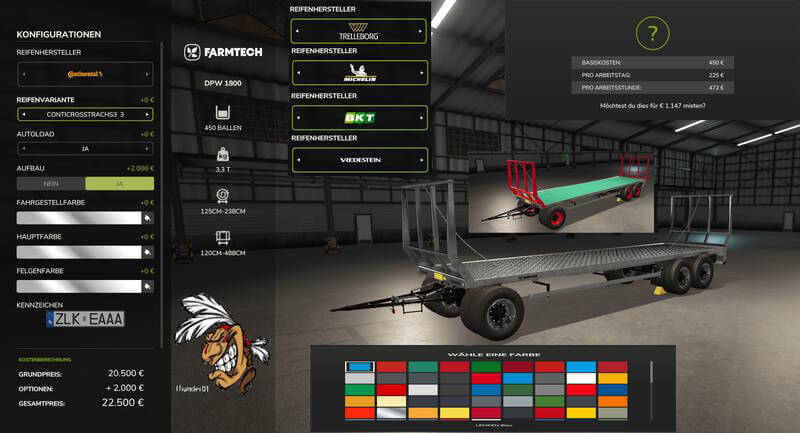The height and width of the screenshot is (433, 800).
Task: Go to previous Reifenvariante option
Action: [22, 115]
